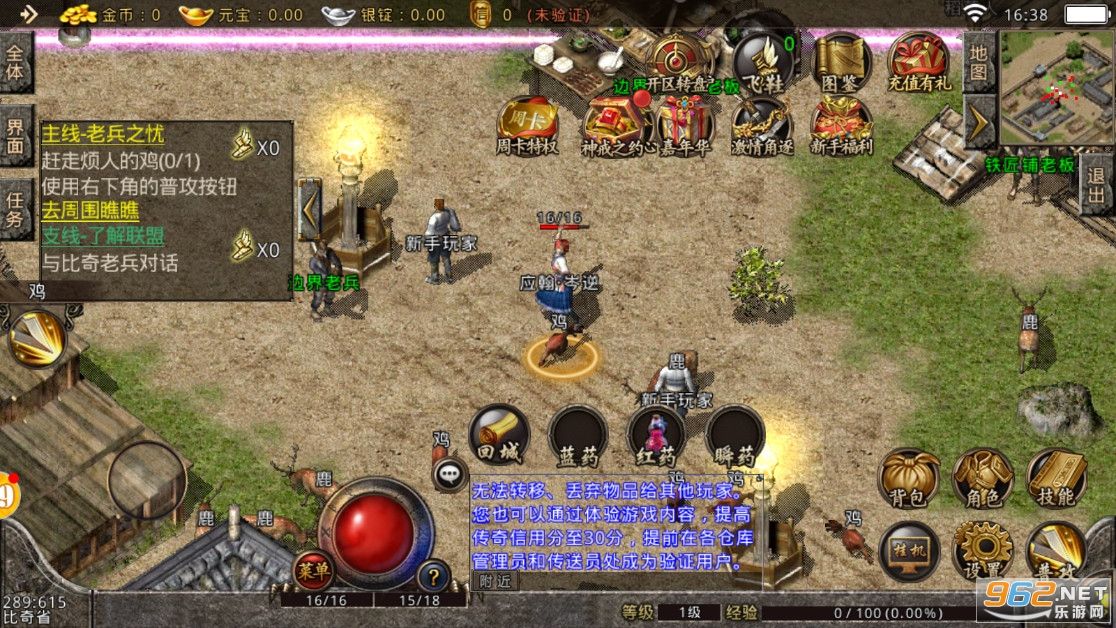The height and width of the screenshot is (628, 1116).
Task: Open the 充值有礼 recharge gift
Action: coord(919,60)
